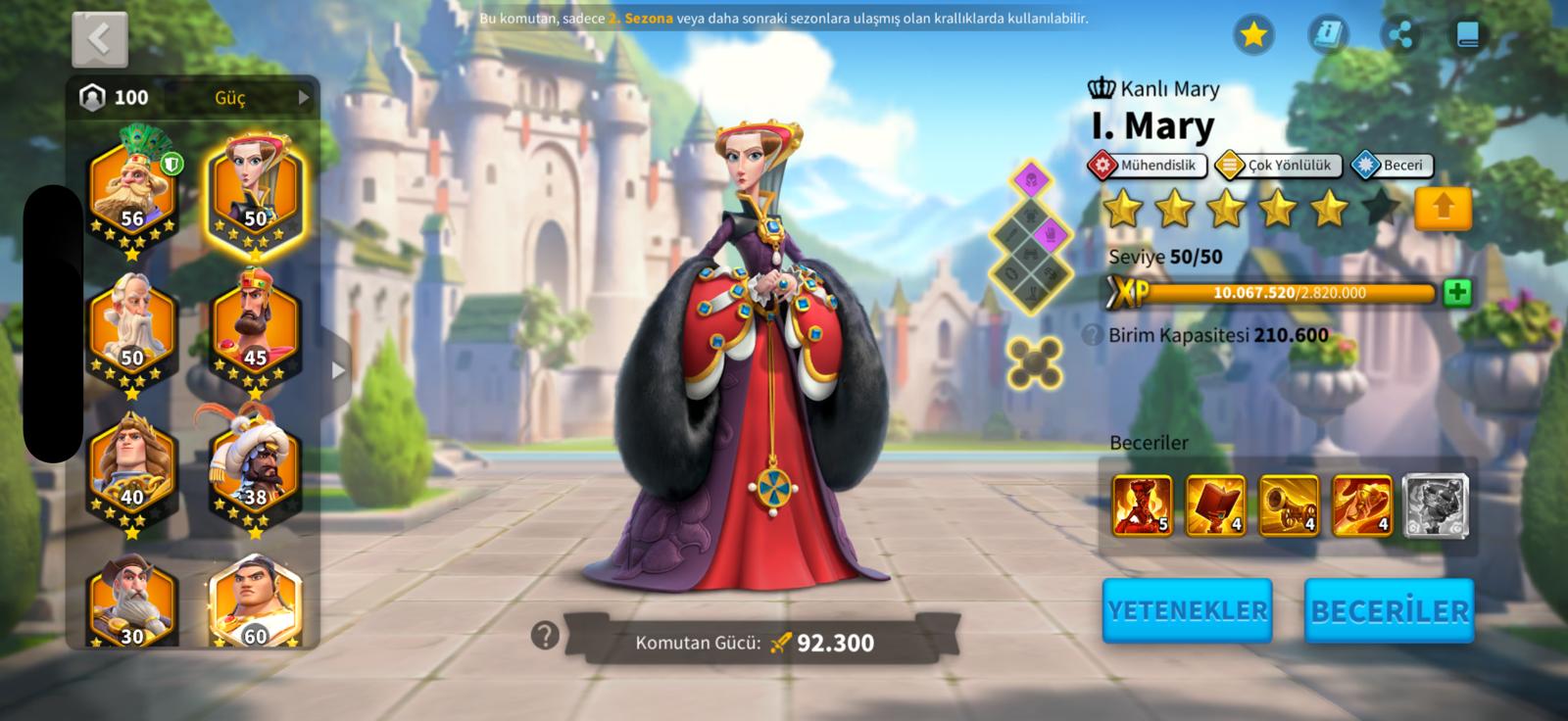Upgrade star level with orange arrow button

point(1443,208)
